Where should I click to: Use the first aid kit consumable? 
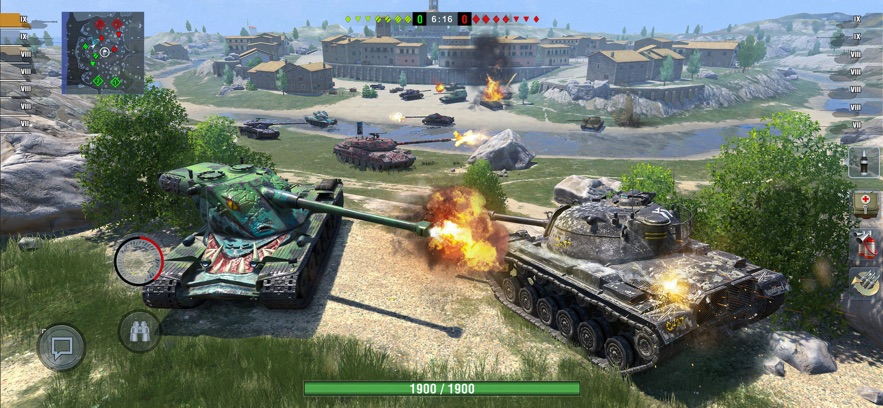pyautogui.click(x=864, y=203)
